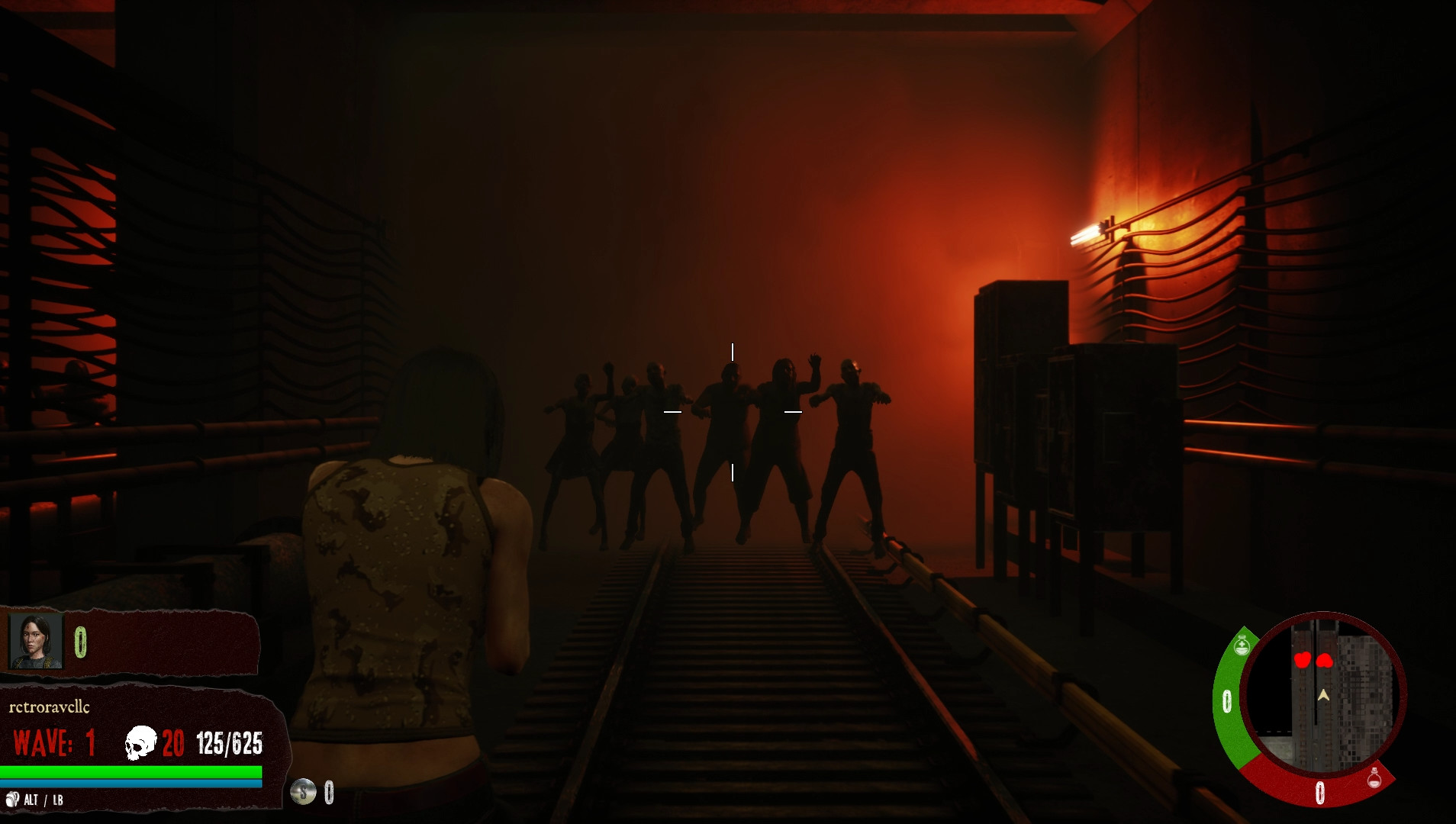Click the green health potion icon on minimap
Image resolution: width=1456 pixels, height=824 pixels.
click(x=1242, y=645)
